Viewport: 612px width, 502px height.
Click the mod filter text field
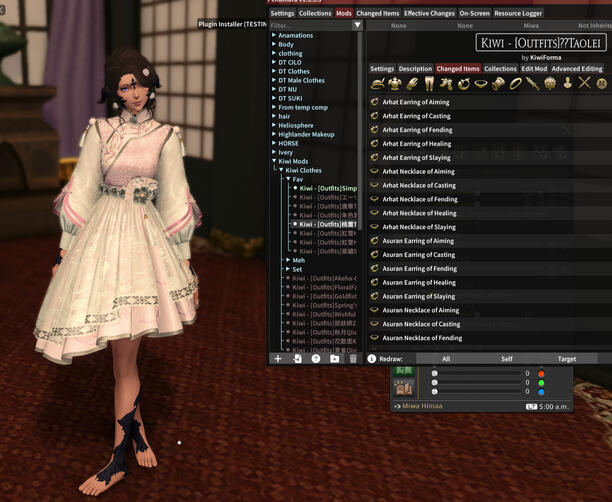click(x=312, y=25)
